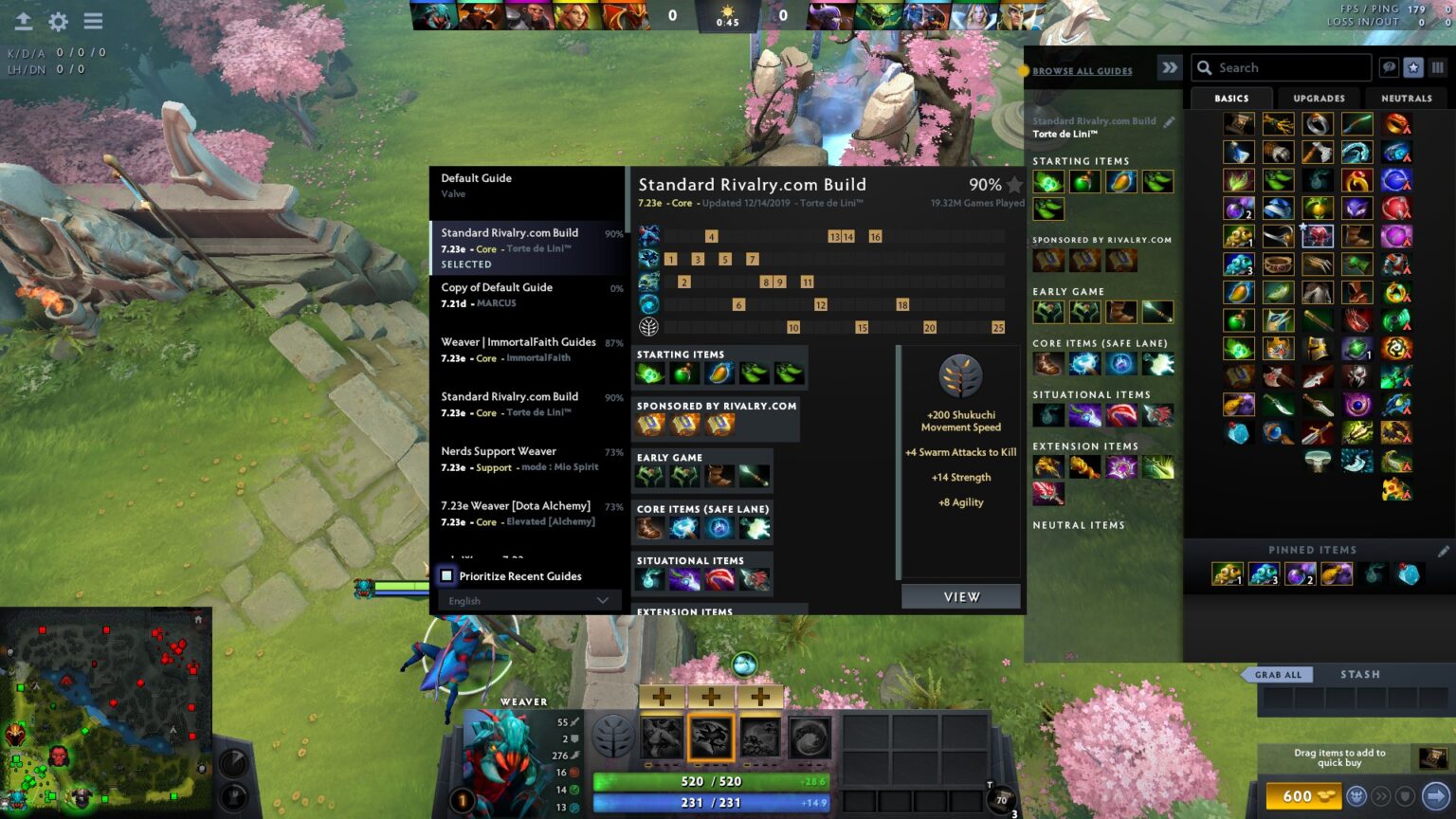This screenshot has width=1456, height=819.
Task: Click the Browse All Guides link
Action: pyautogui.click(x=1082, y=70)
